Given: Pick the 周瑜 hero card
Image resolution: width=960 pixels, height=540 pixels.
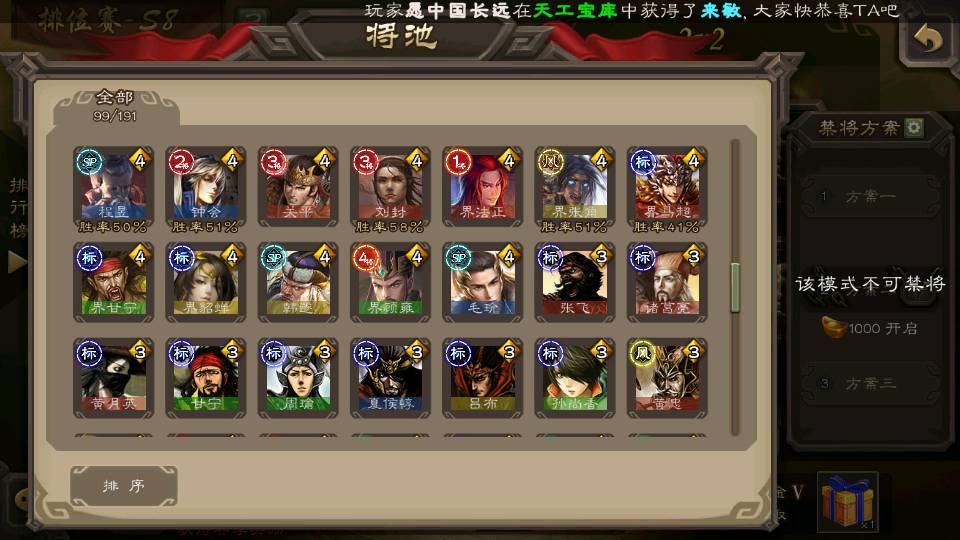Looking at the screenshot, I should (x=297, y=378).
